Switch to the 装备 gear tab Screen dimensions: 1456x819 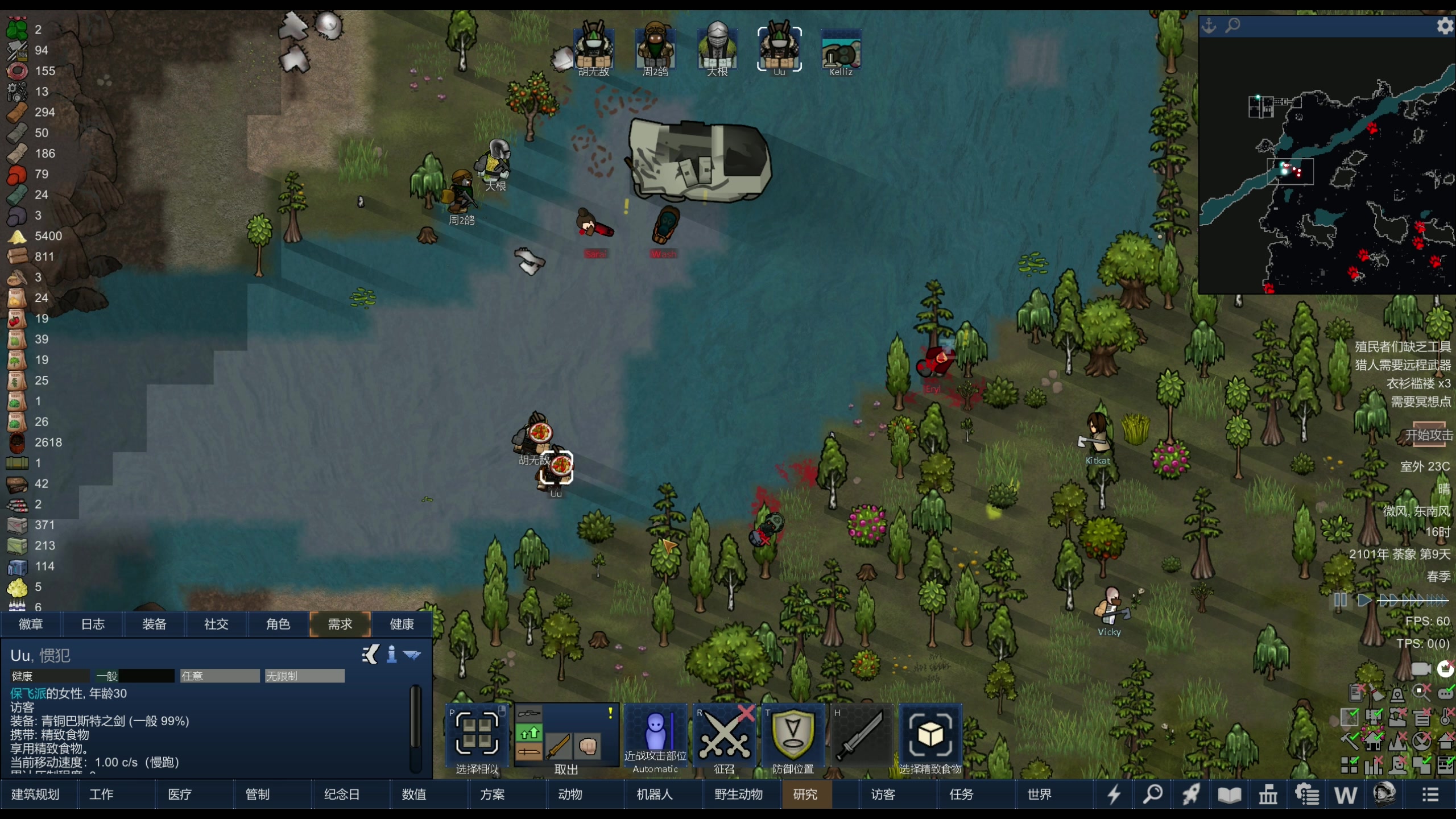tap(154, 624)
